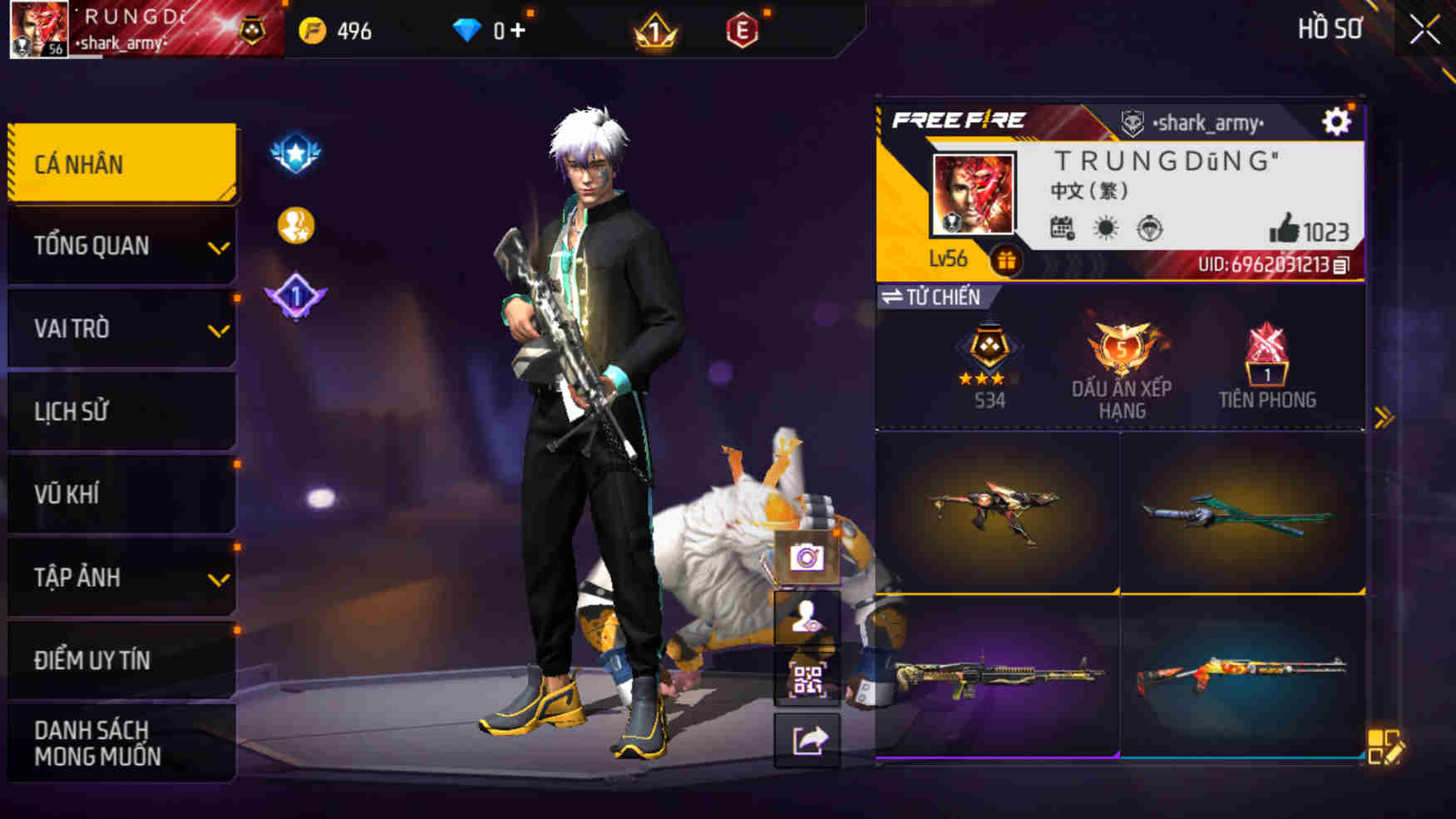Expand the TỔNG QUAN section
The width and height of the screenshot is (1456, 819).
(121, 245)
